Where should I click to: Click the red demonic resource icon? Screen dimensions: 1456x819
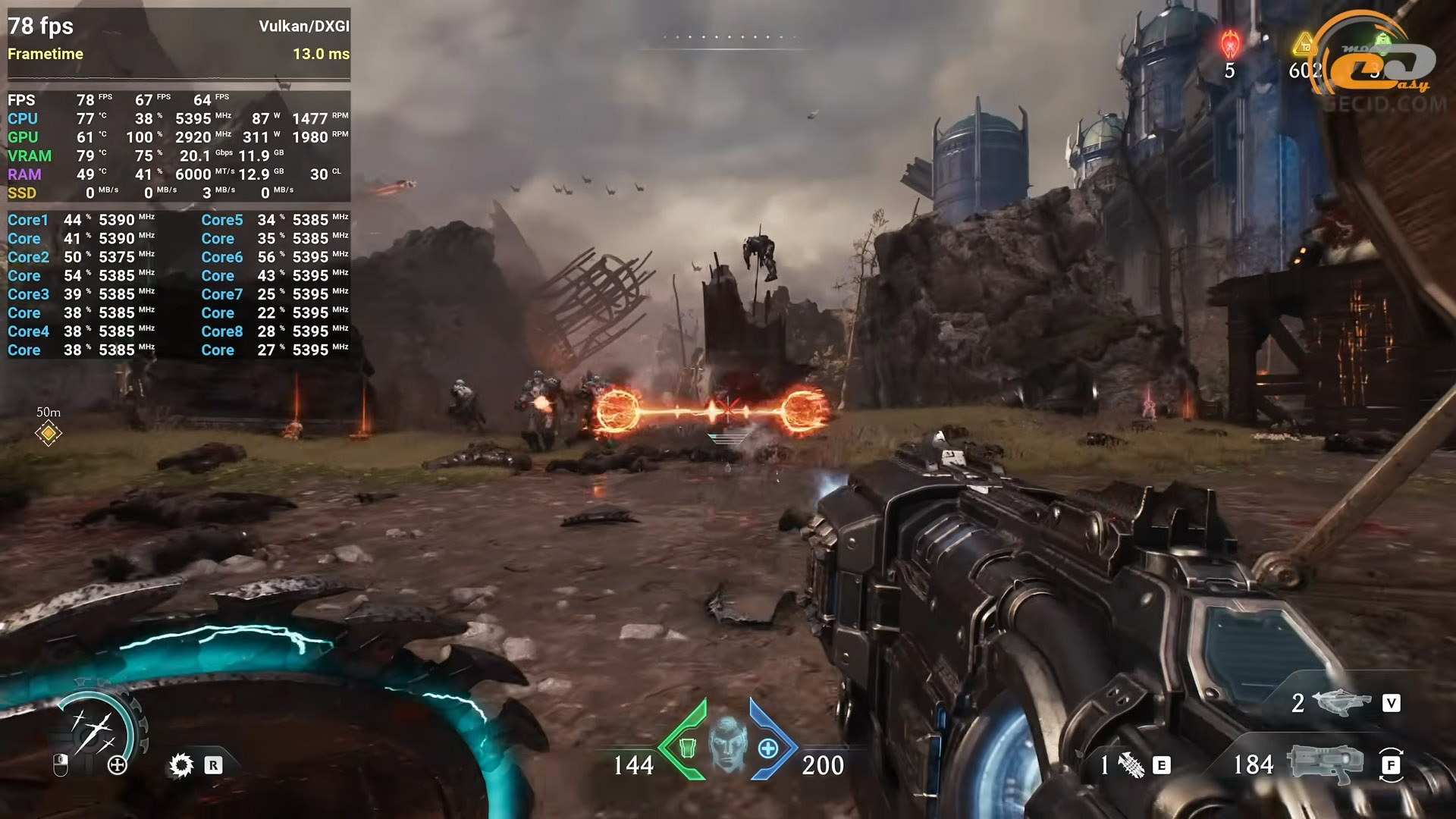tap(1229, 44)
